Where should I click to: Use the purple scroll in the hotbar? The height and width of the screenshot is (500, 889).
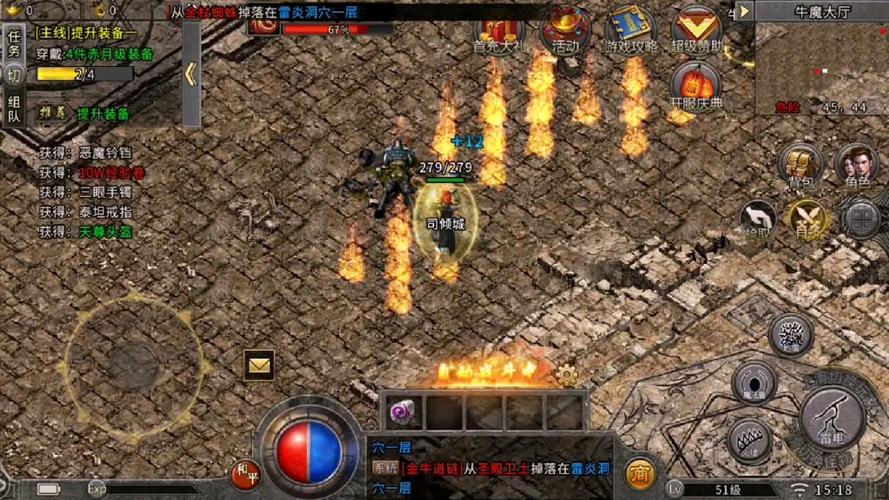tap(402, 411)
